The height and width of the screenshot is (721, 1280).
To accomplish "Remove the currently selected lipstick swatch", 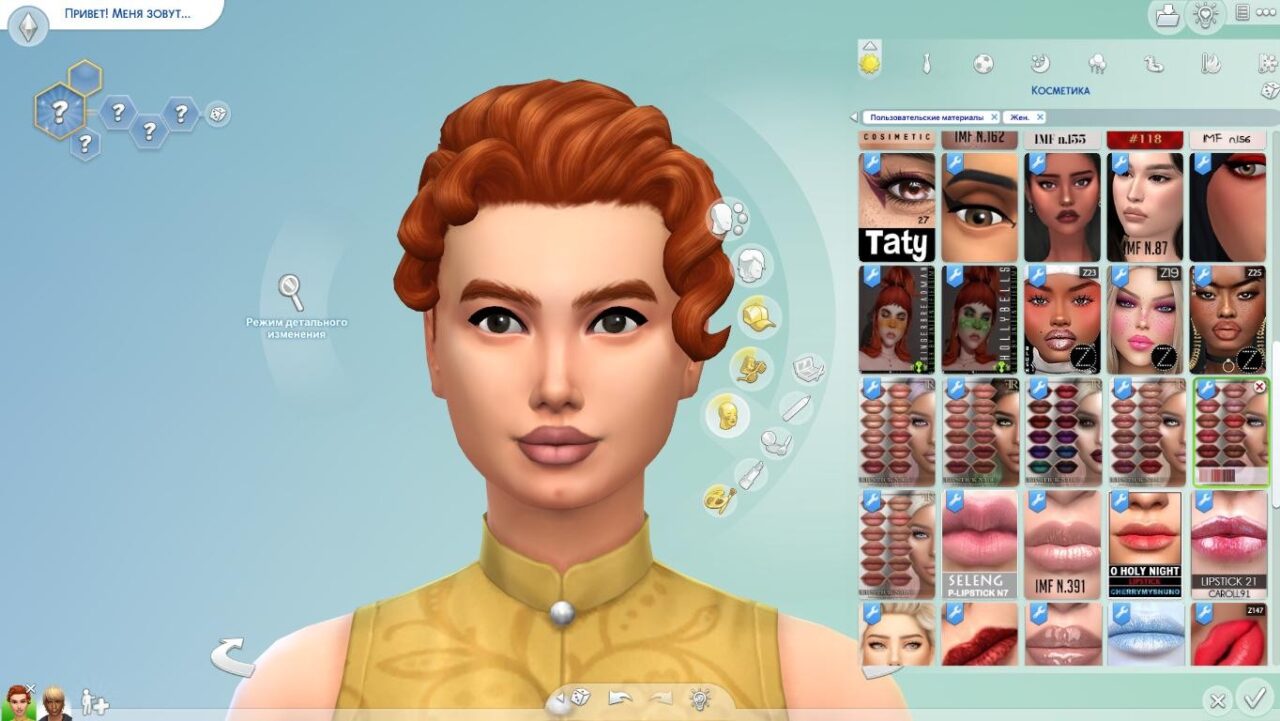I will pos(1259,386).
